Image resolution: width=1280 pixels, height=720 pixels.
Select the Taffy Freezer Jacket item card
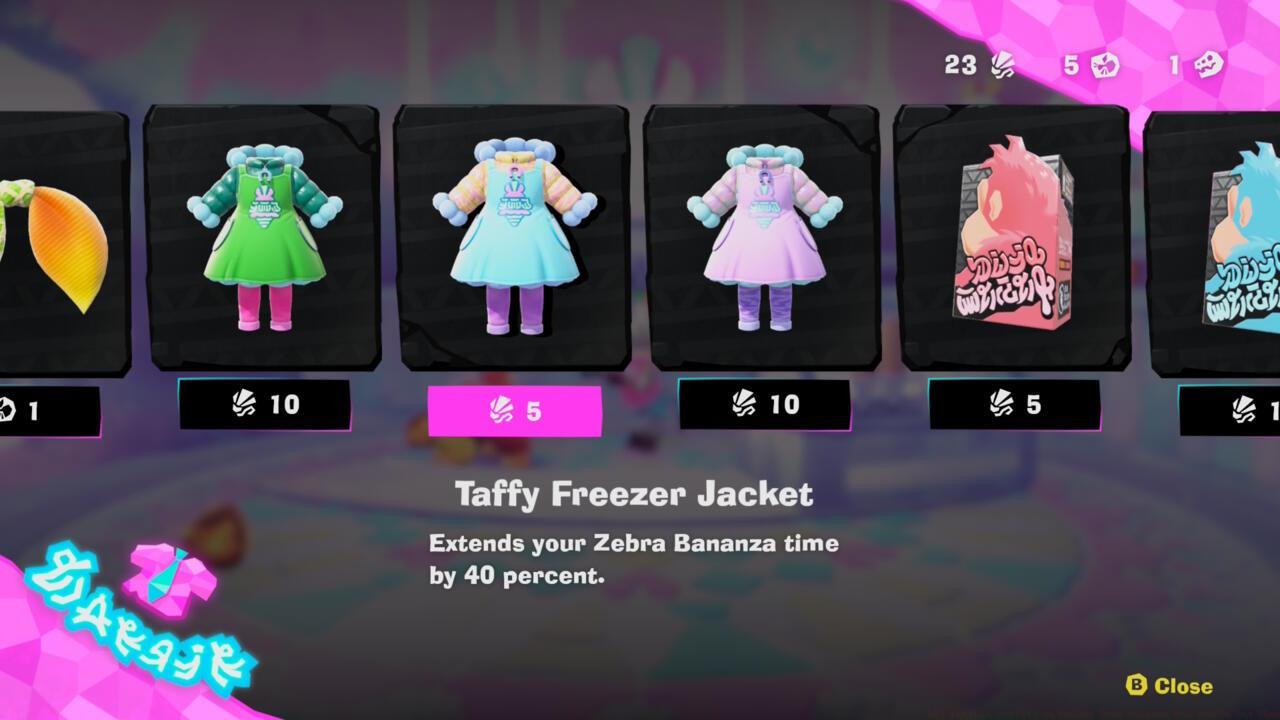click(516, 240)
